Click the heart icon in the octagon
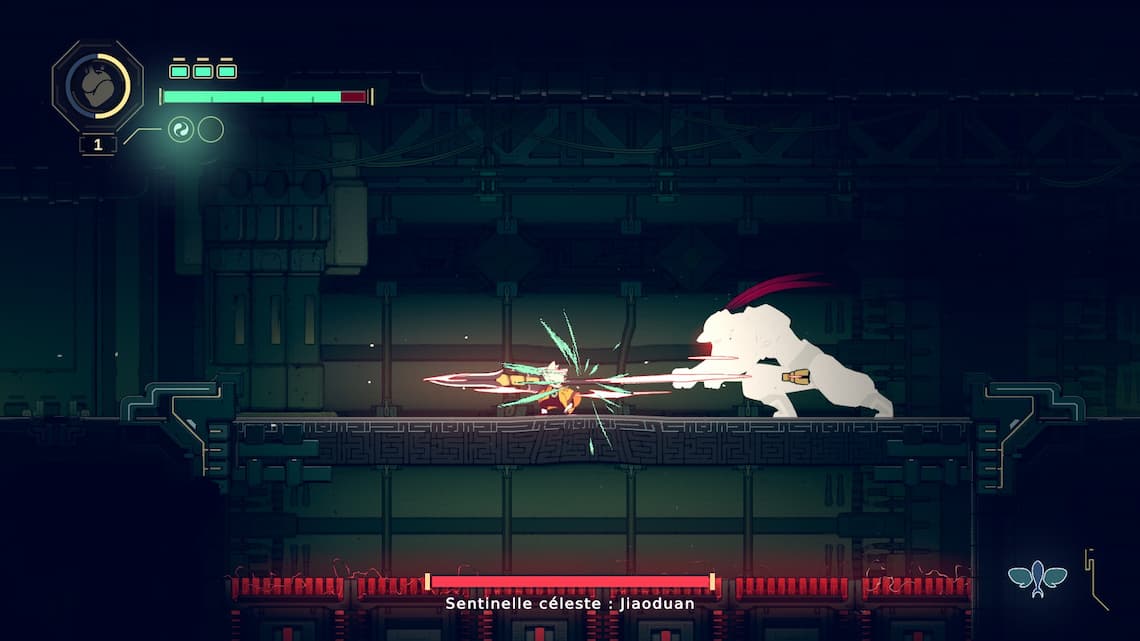Image resolution: width=1140 pixels, height=641 pixels. pos(97,87)
